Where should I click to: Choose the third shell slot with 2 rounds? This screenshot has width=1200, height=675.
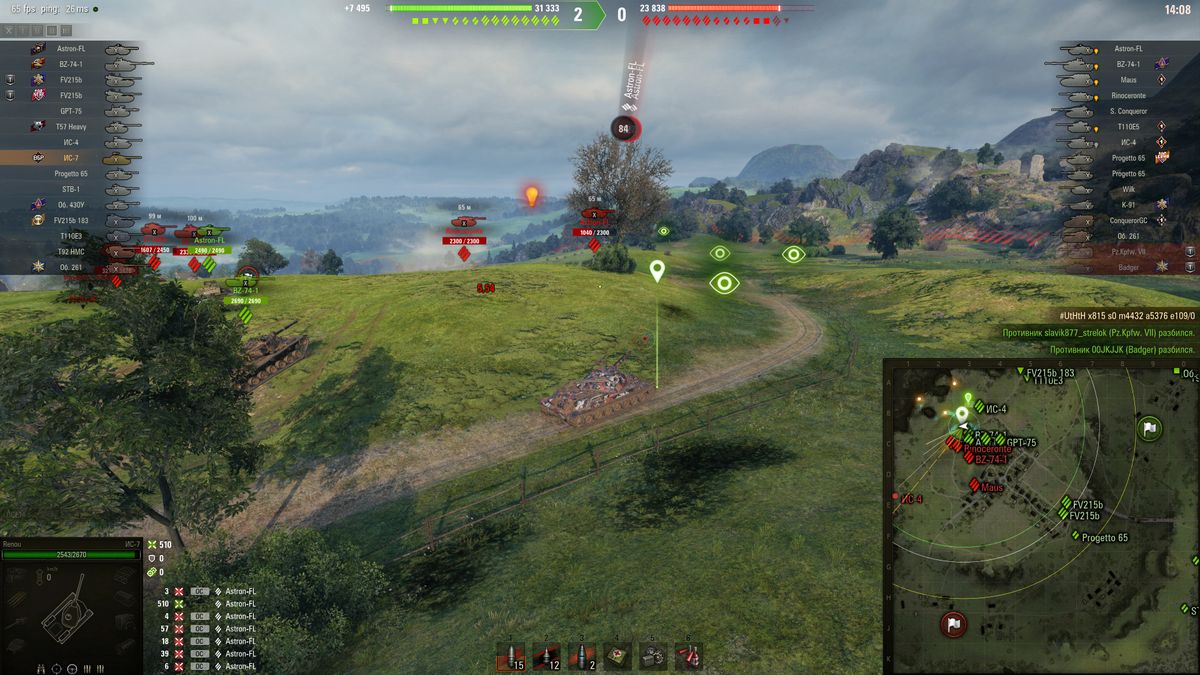point(581,656)
